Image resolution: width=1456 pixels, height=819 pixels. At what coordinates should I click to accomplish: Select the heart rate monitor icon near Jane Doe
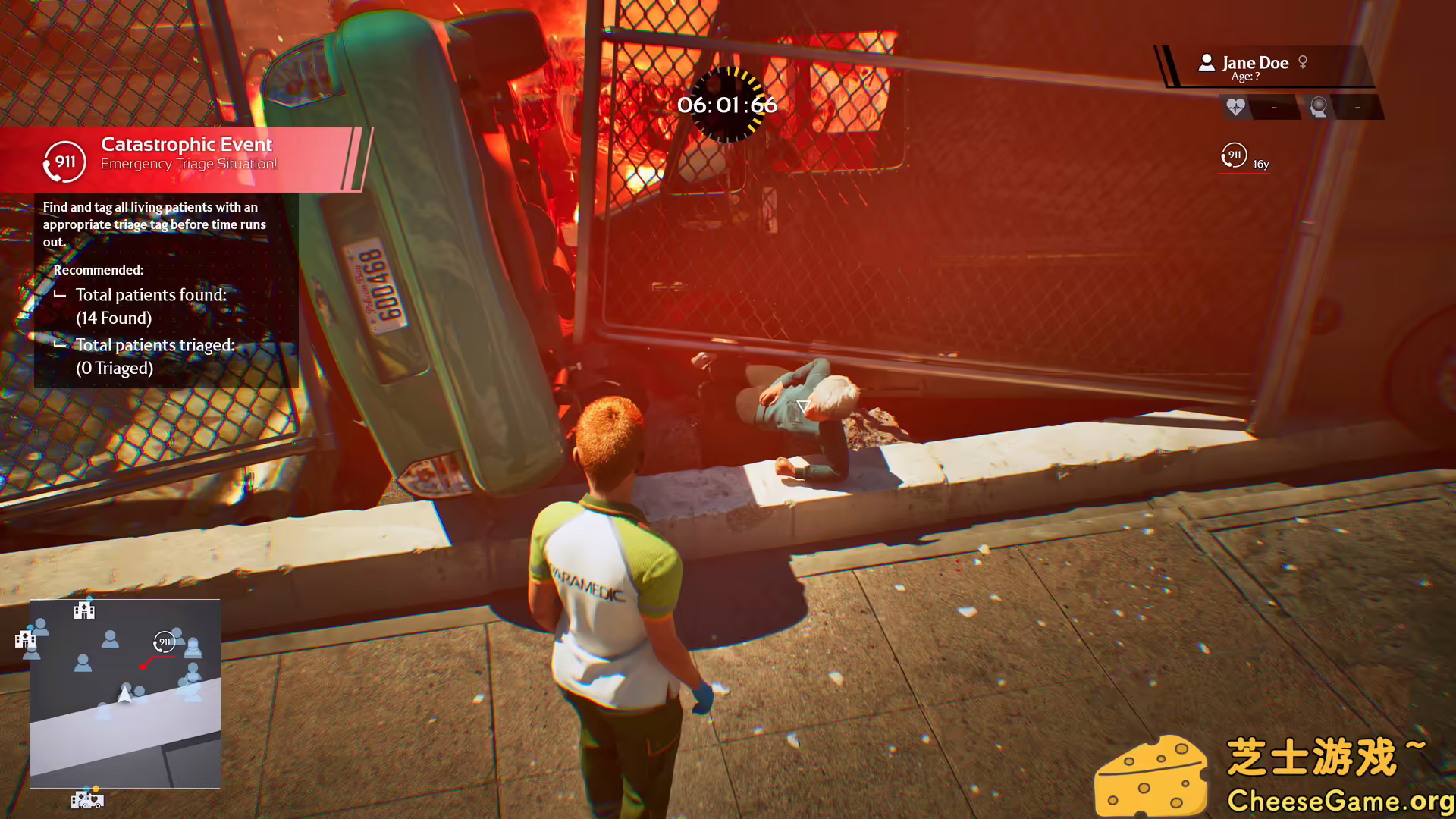[x=1235, y=108]
